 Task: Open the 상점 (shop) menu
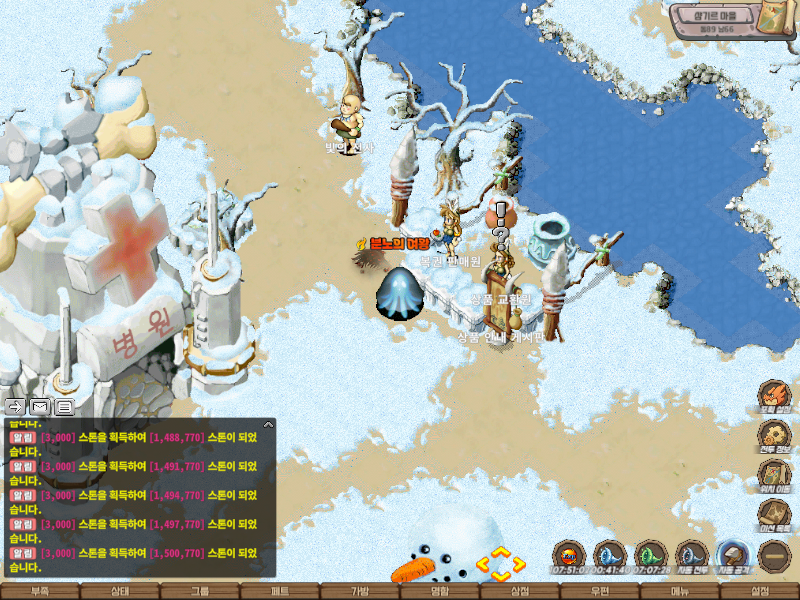520,591
